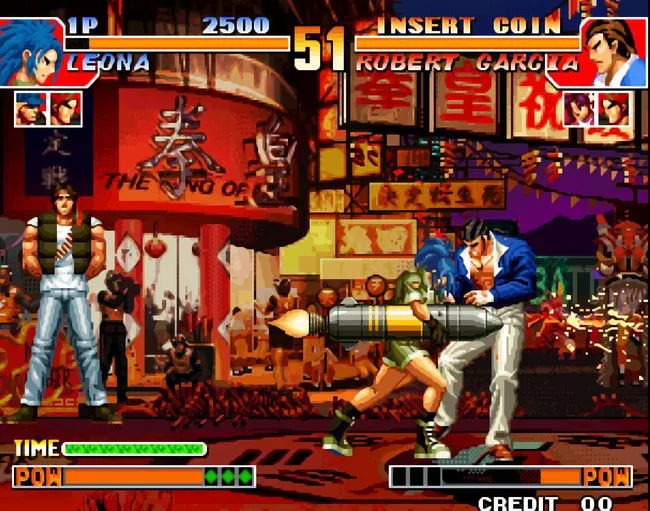Pick the red-bandana teammate icon under Leona
This screenshot has height=511, width=650.
coord(66,109)
